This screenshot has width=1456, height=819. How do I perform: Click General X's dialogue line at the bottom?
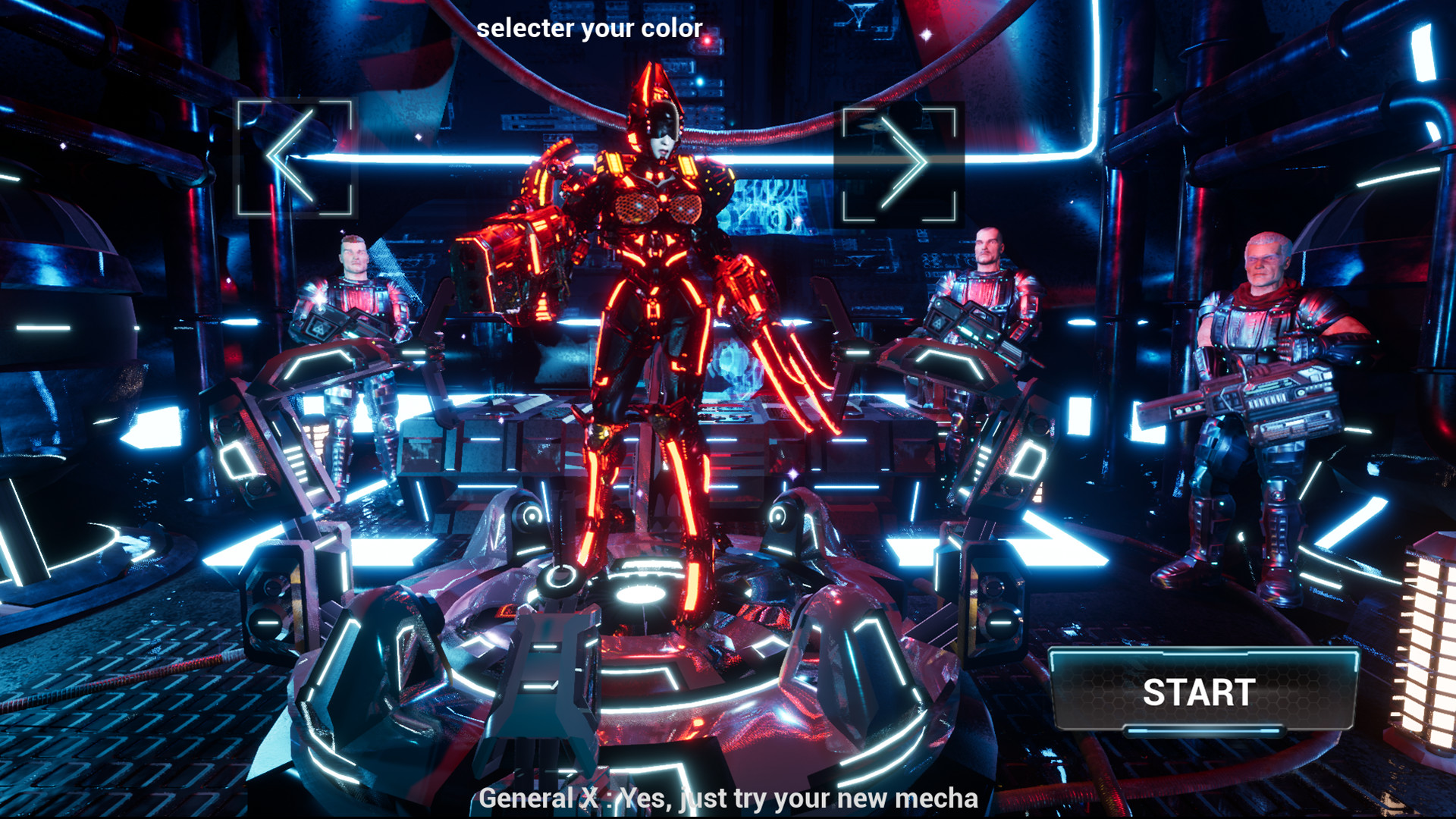(728, 798)
